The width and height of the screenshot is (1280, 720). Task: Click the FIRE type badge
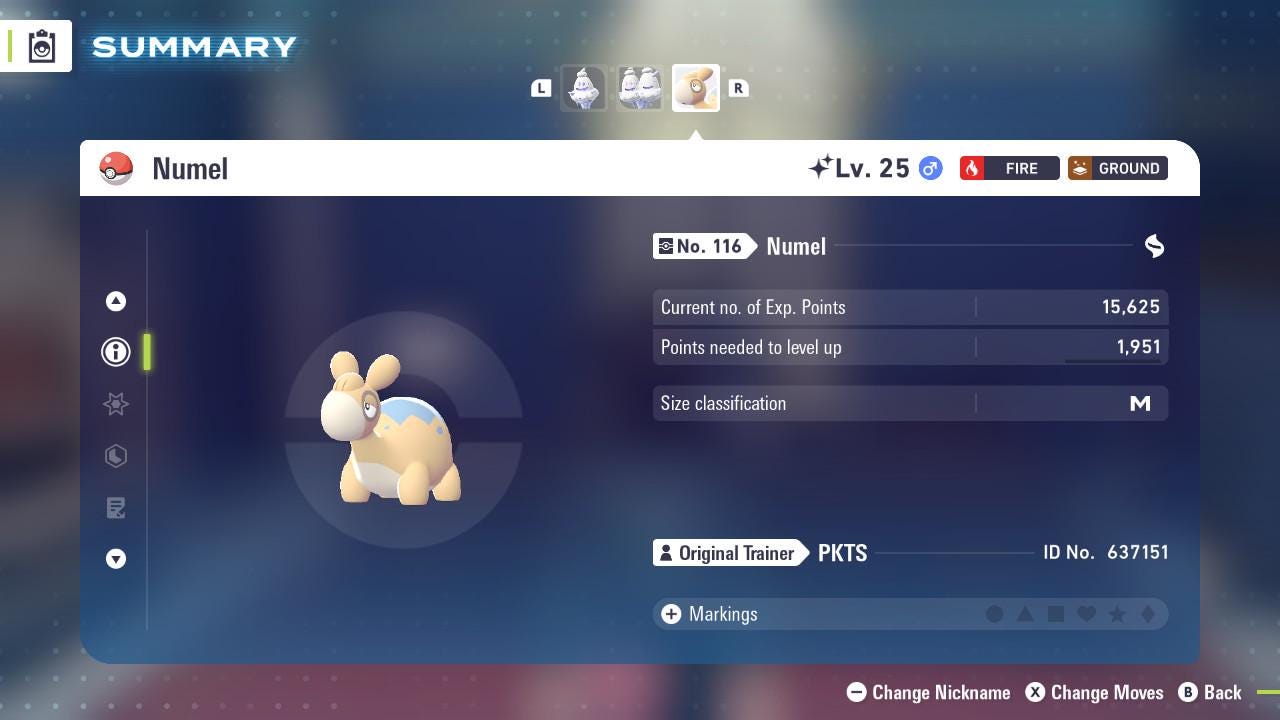pyautogui.click(x=1009, y=168)
